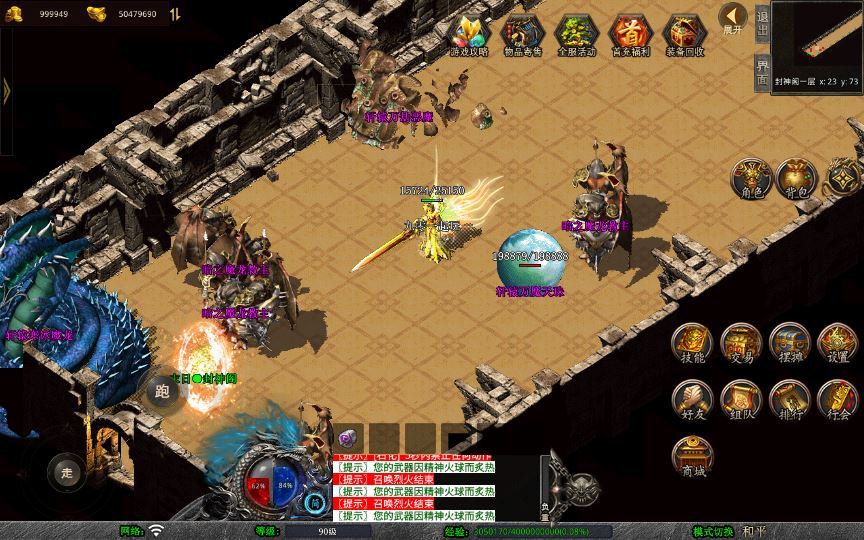
Task: Open the 角色 character sheet
Action: 750,177
